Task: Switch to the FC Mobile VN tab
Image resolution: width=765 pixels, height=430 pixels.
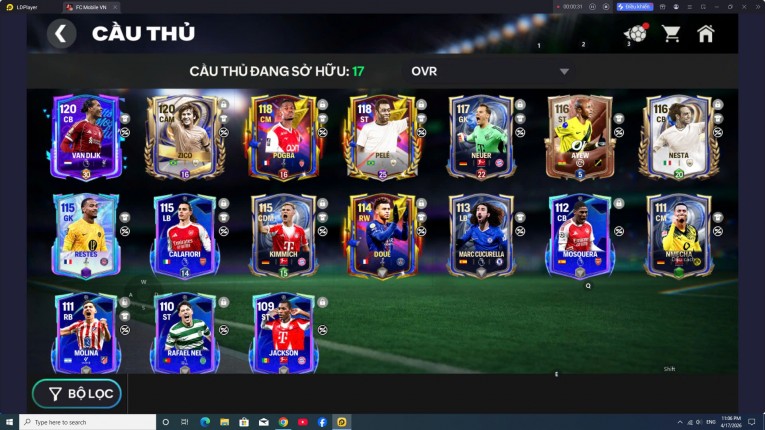Action: point(90,7)
